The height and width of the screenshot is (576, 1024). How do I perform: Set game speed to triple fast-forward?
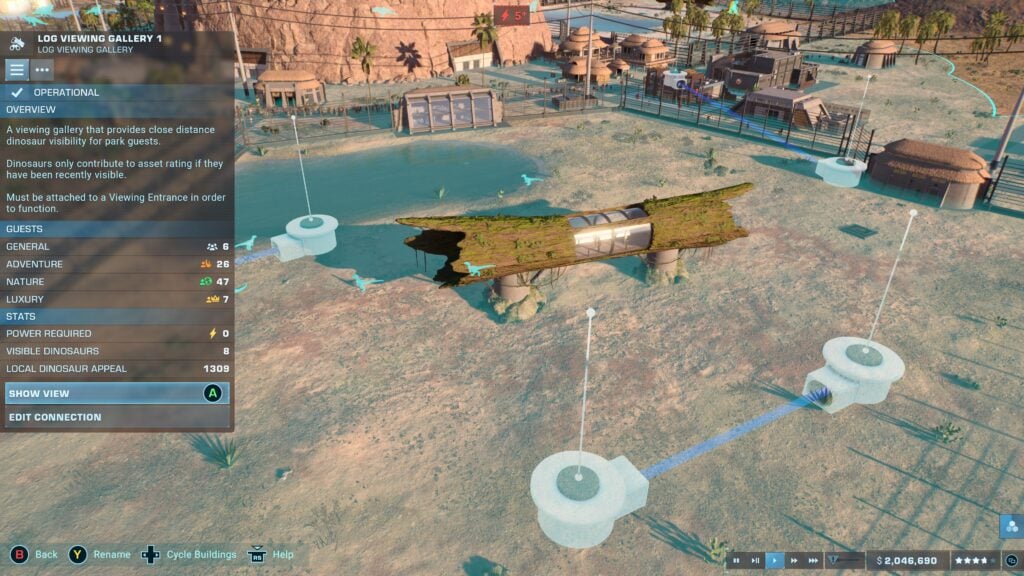click(x=813, y=561)
